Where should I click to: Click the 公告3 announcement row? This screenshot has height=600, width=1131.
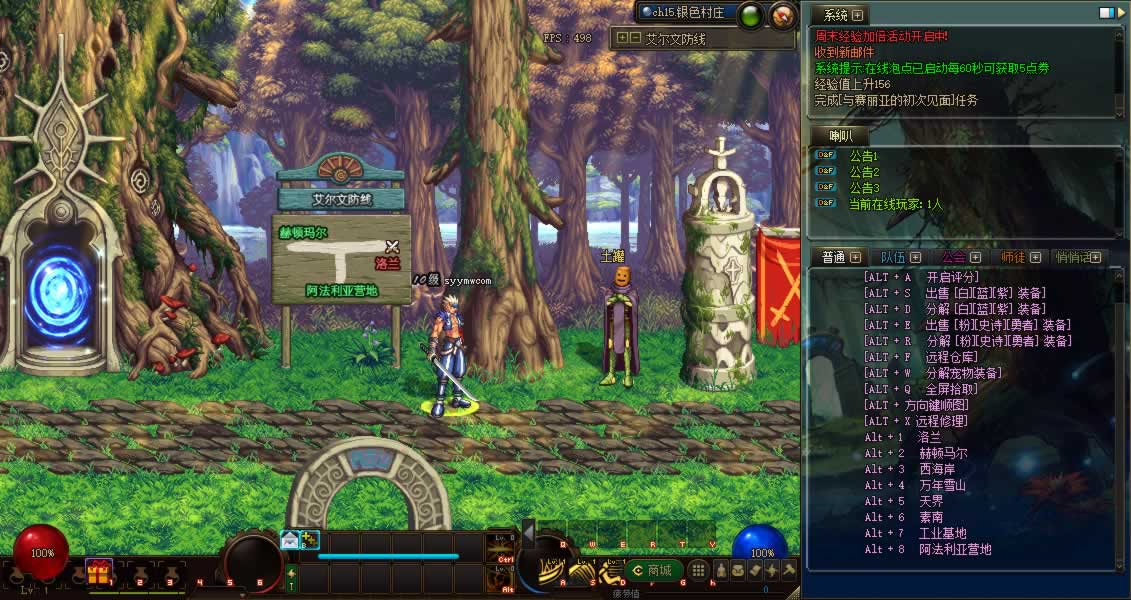[x=863, y=188]
